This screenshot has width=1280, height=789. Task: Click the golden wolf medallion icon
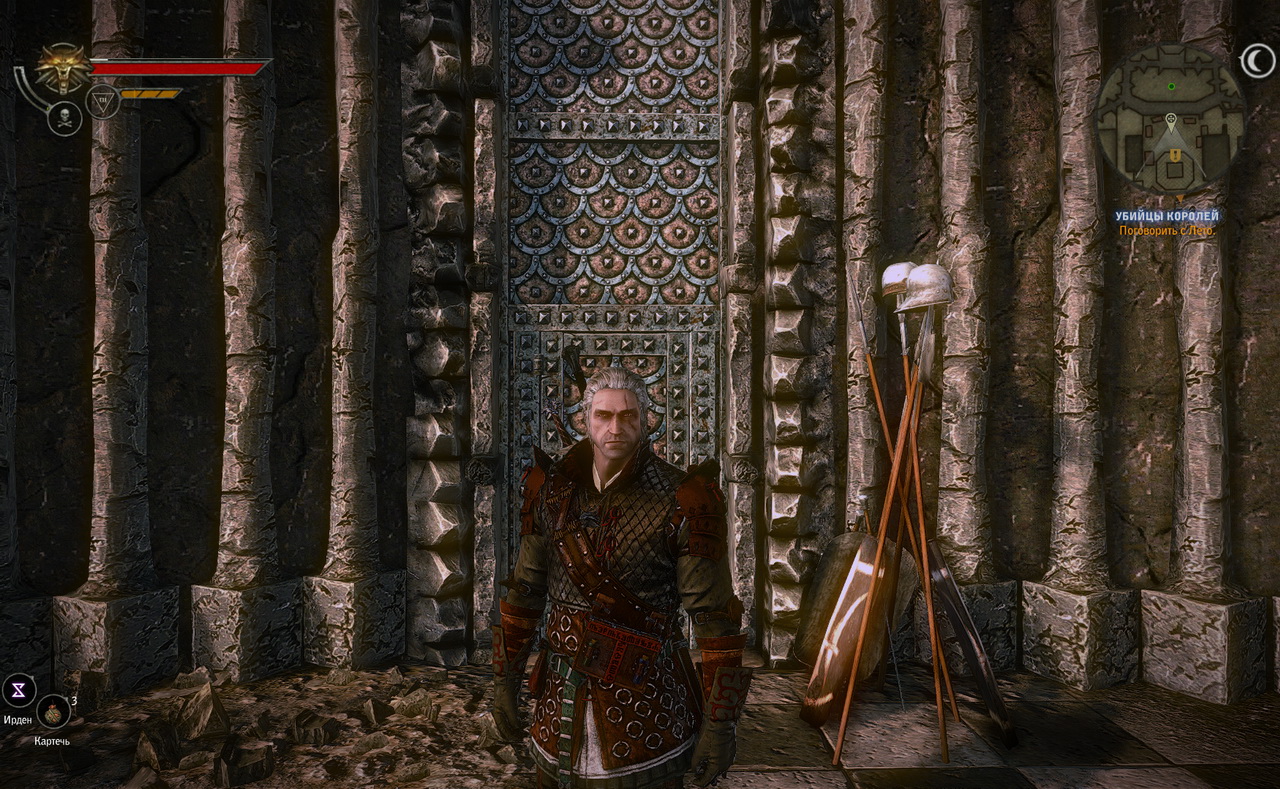point(61,68)
